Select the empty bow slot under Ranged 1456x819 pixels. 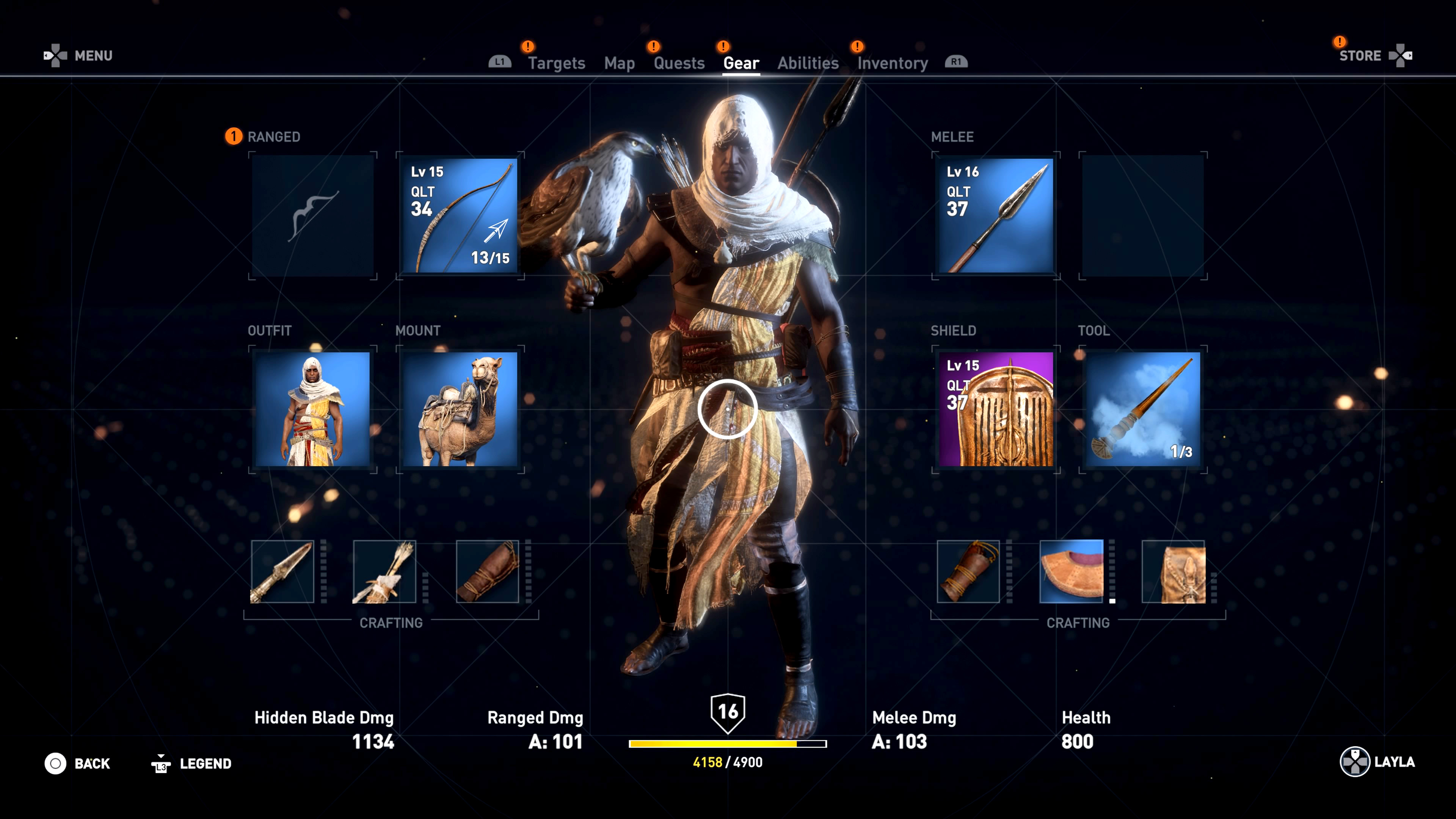point(312,215)
